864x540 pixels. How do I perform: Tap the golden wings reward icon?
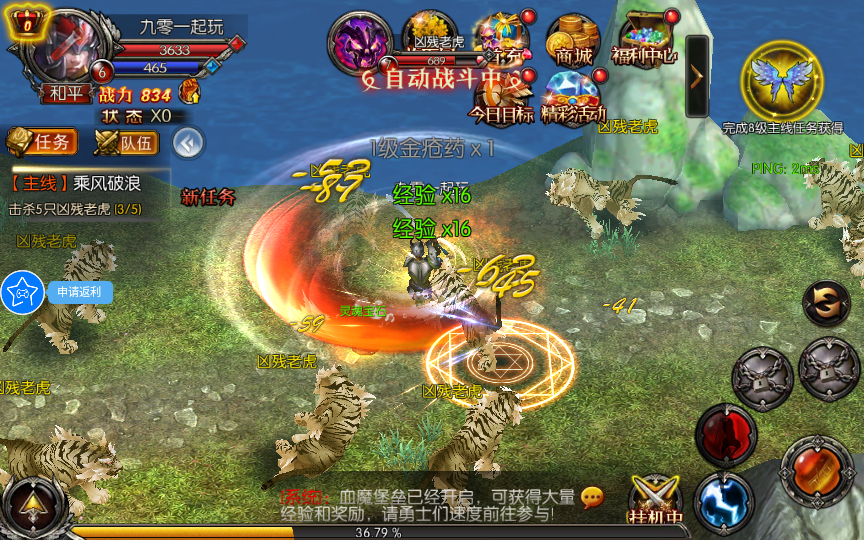tap(783, 80)
